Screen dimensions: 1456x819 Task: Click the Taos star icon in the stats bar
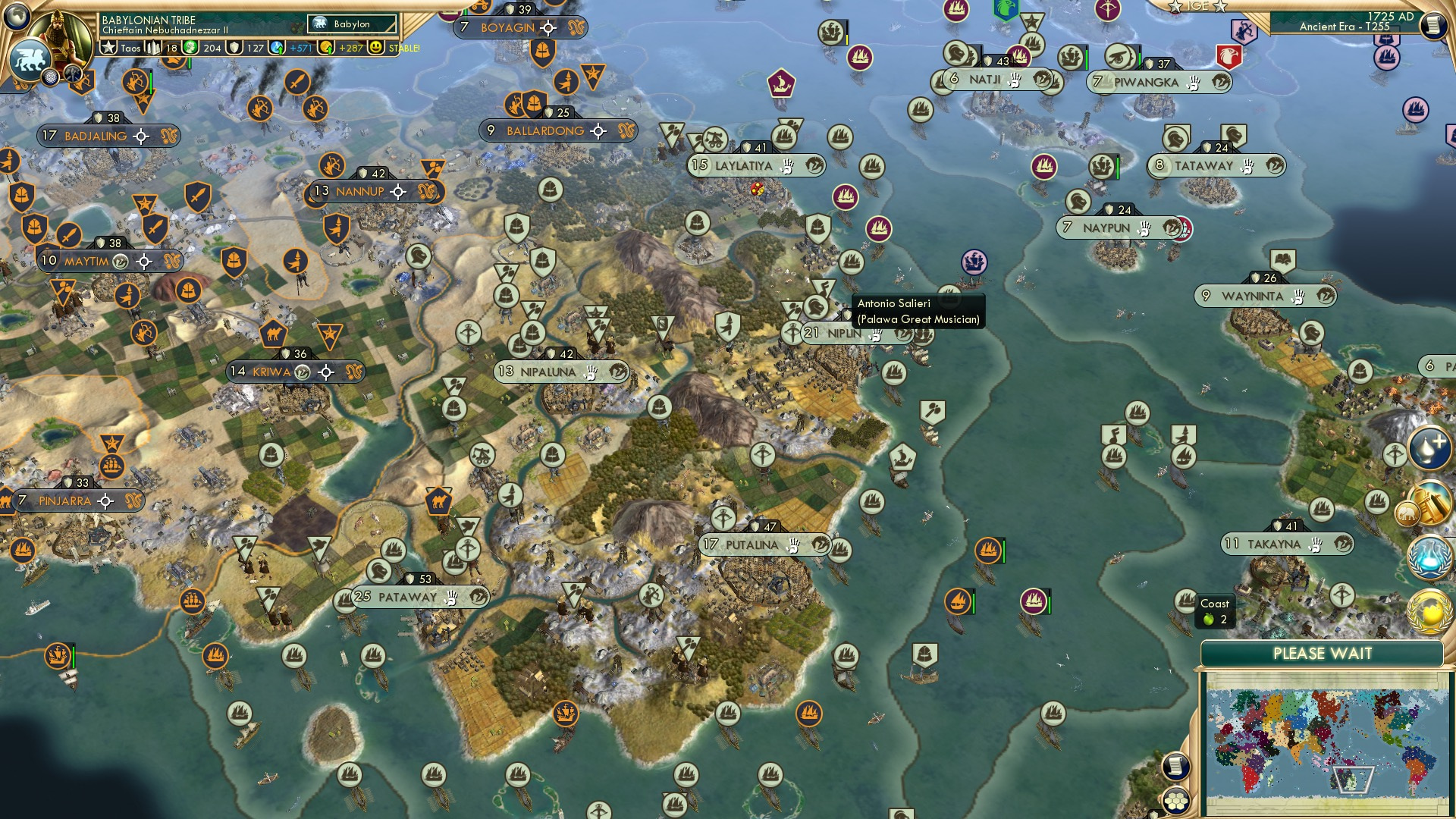tap(108, 49)
